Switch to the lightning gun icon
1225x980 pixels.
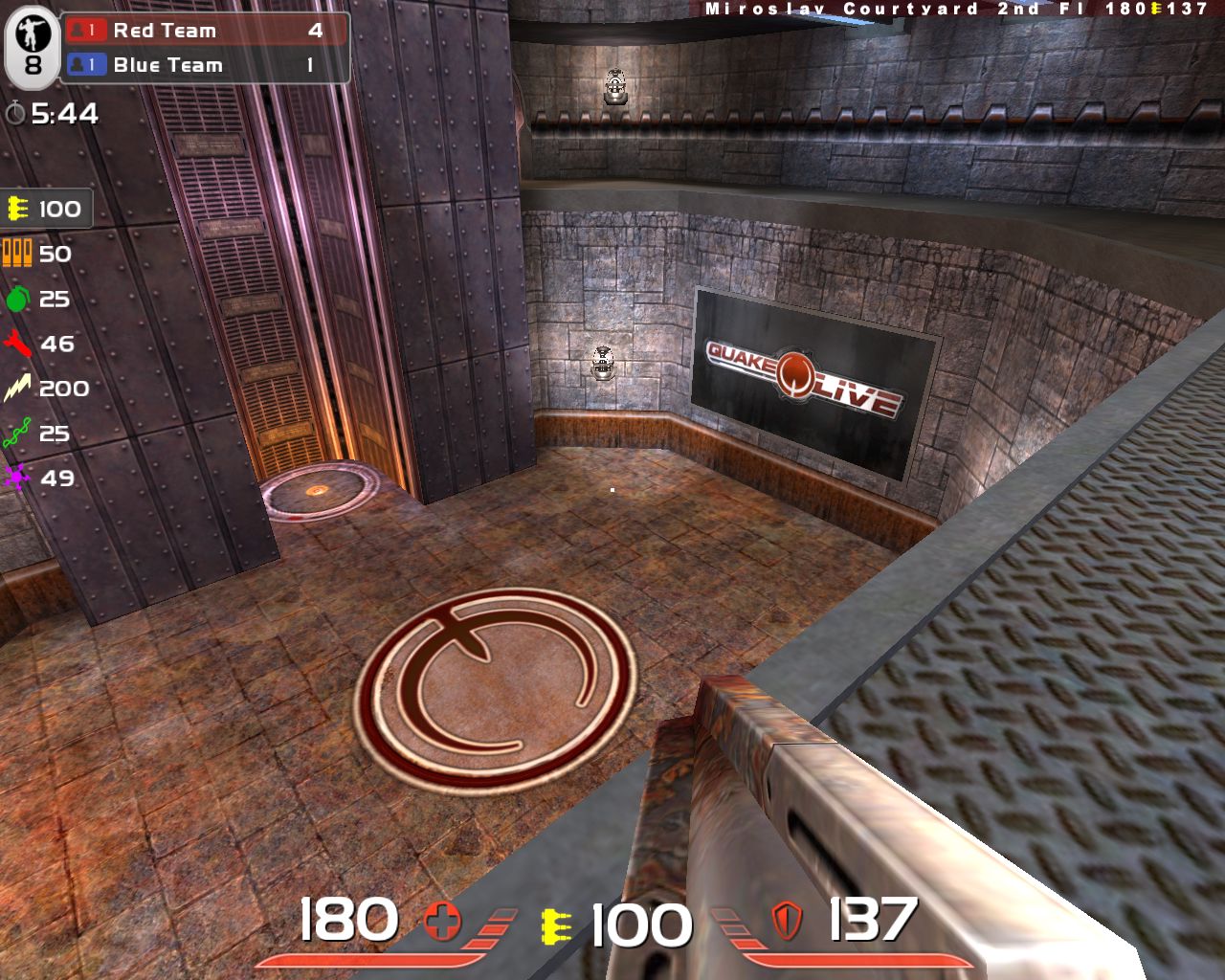point(18,389)
